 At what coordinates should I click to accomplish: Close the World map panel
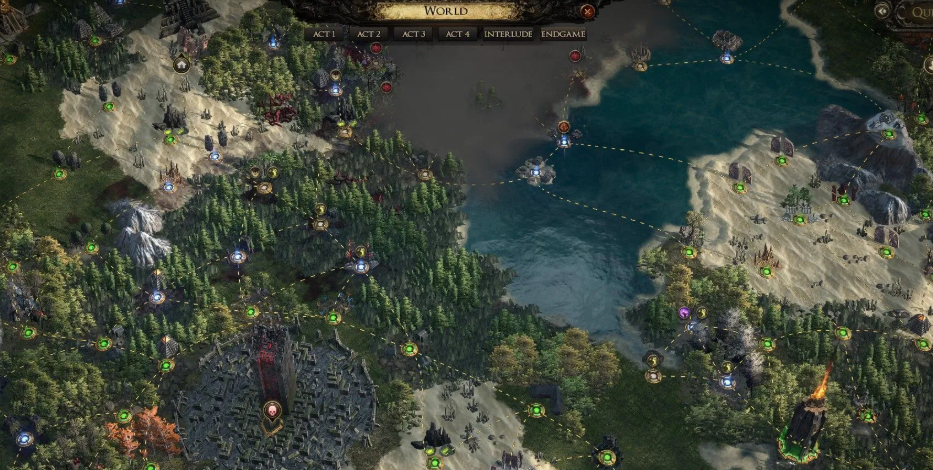pyautogui.click(x=588, y=12)
